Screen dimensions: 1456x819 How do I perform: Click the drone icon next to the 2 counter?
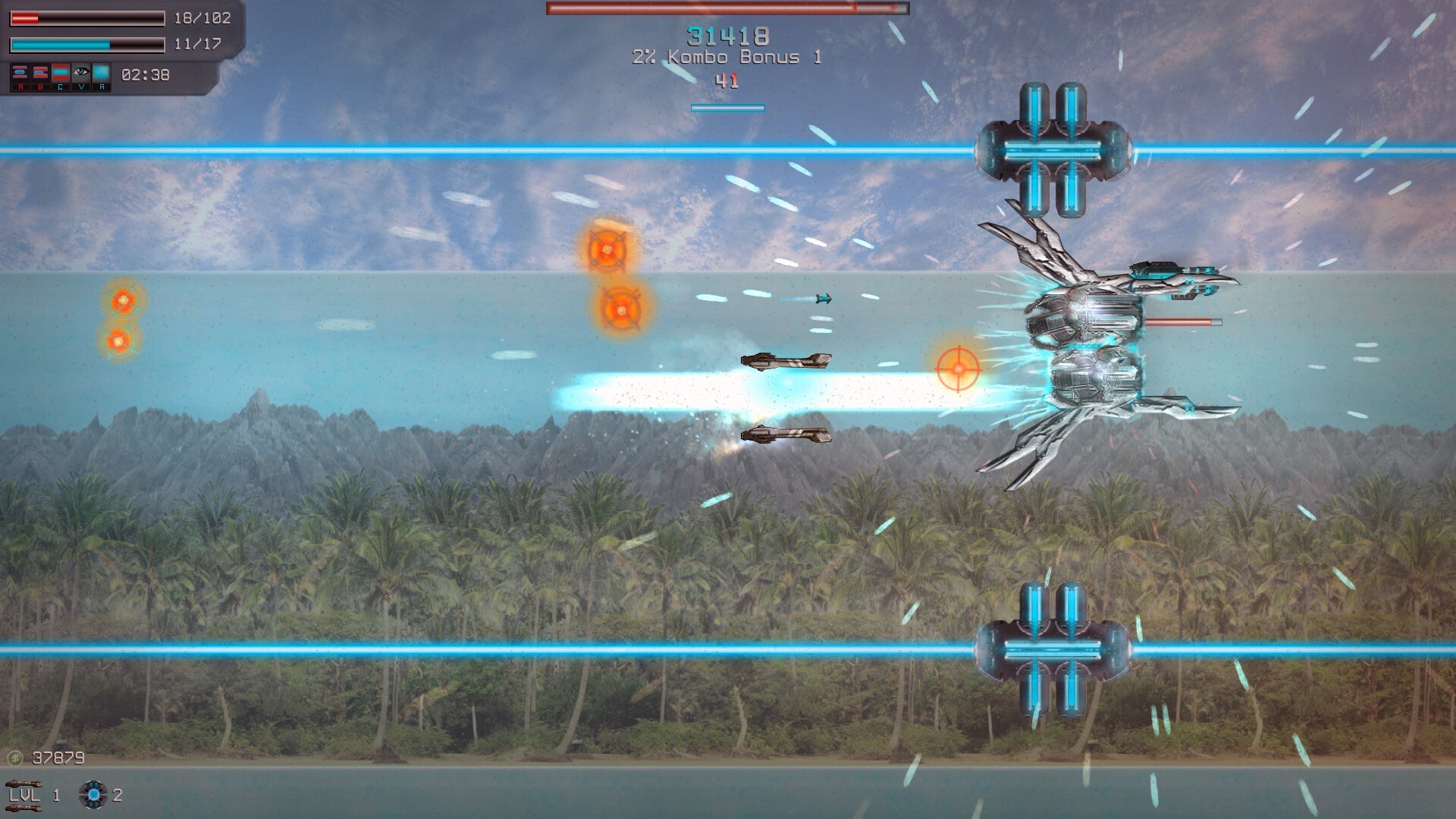tap(93, 796)
